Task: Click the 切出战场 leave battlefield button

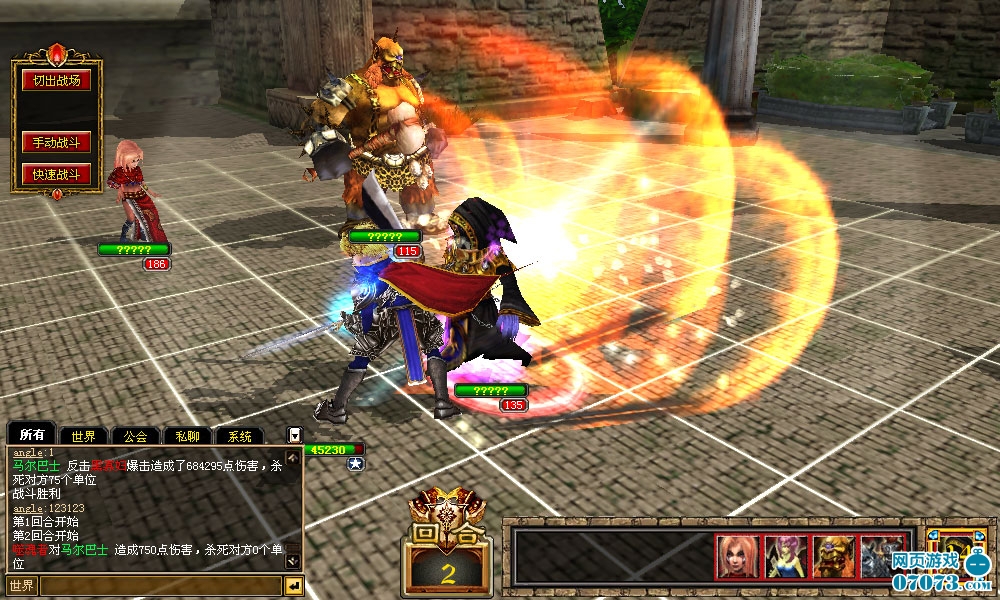Action: 56,81
